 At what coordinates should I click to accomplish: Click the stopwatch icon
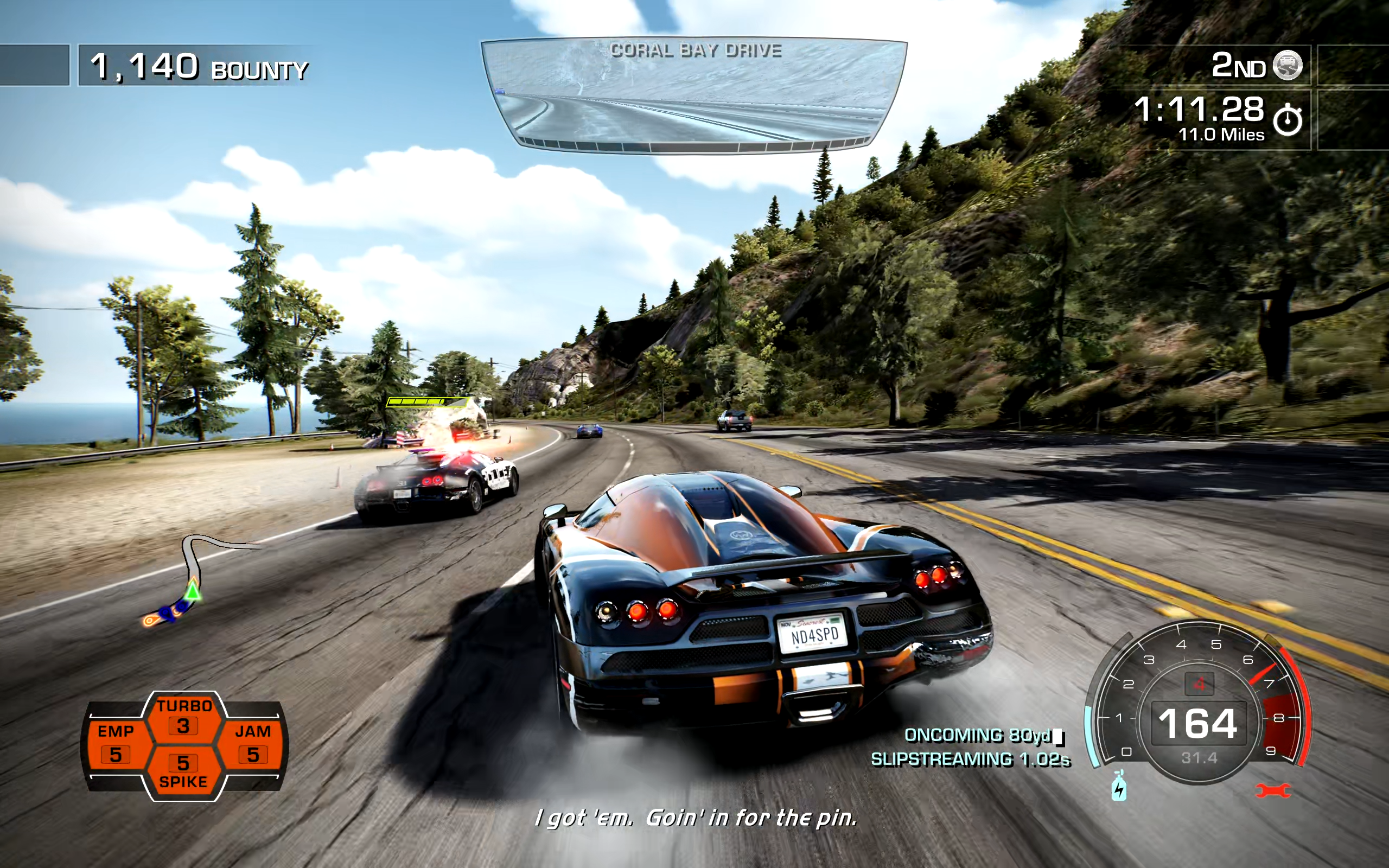tap(1288, 119)
